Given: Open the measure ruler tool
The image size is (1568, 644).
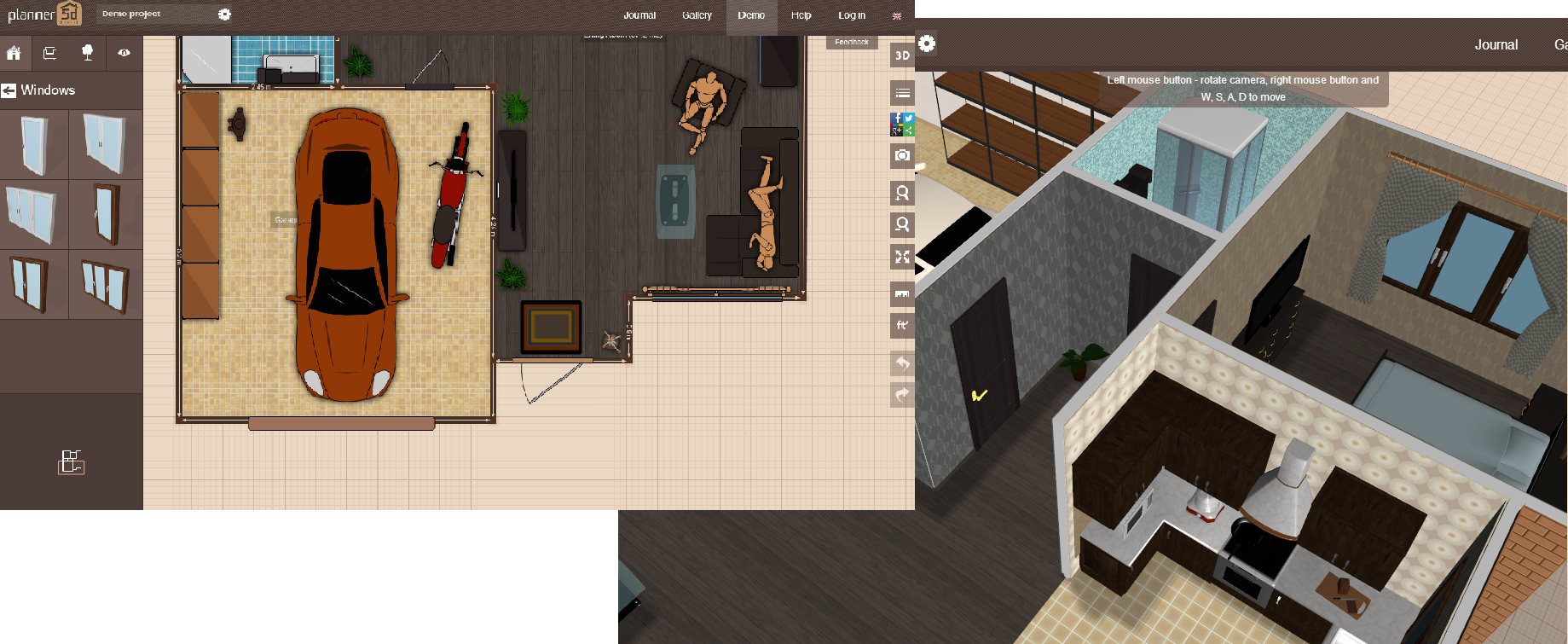Looking at the screenshot, I should coord(902,293).
